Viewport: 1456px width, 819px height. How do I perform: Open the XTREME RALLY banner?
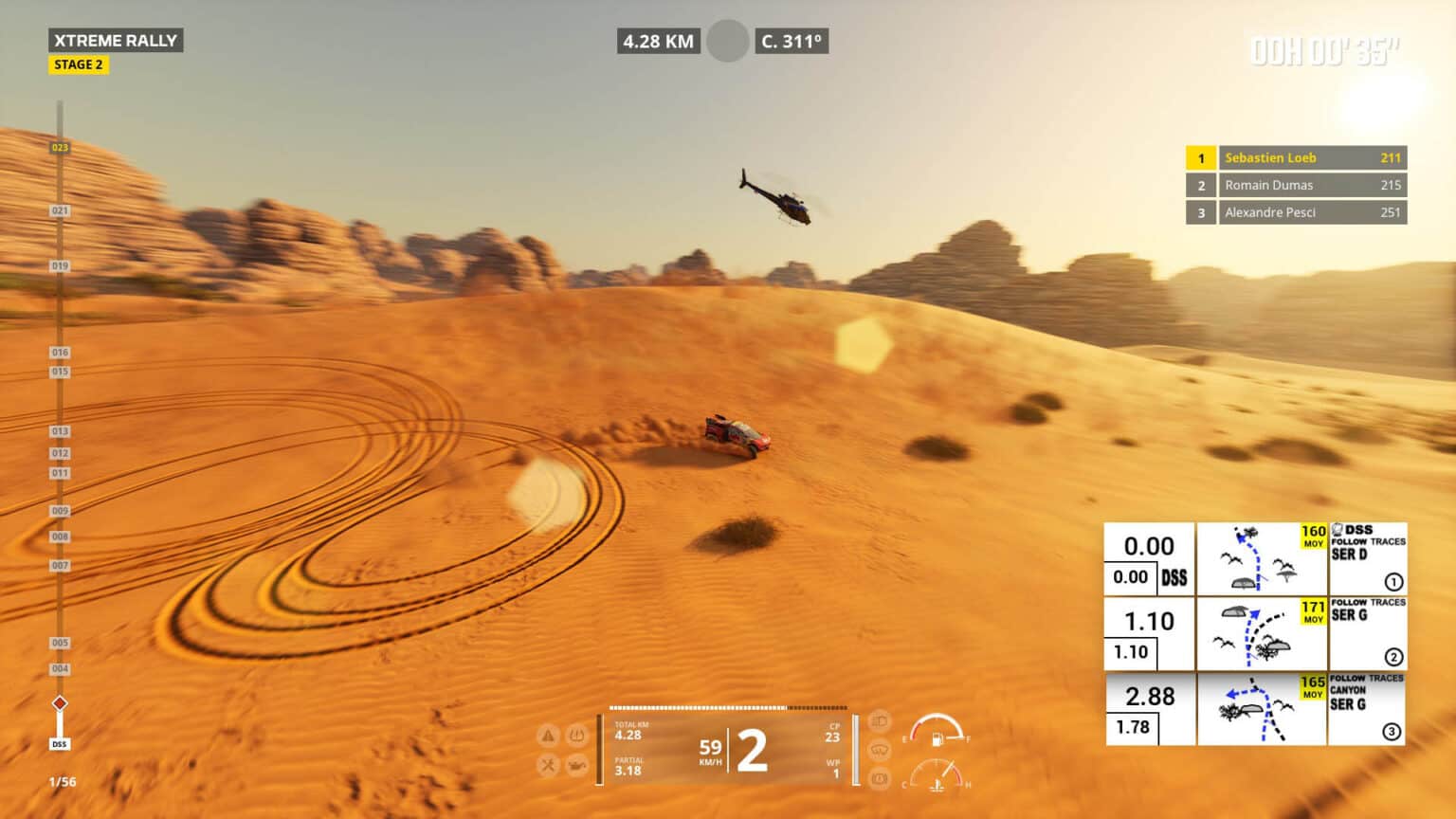116,41
